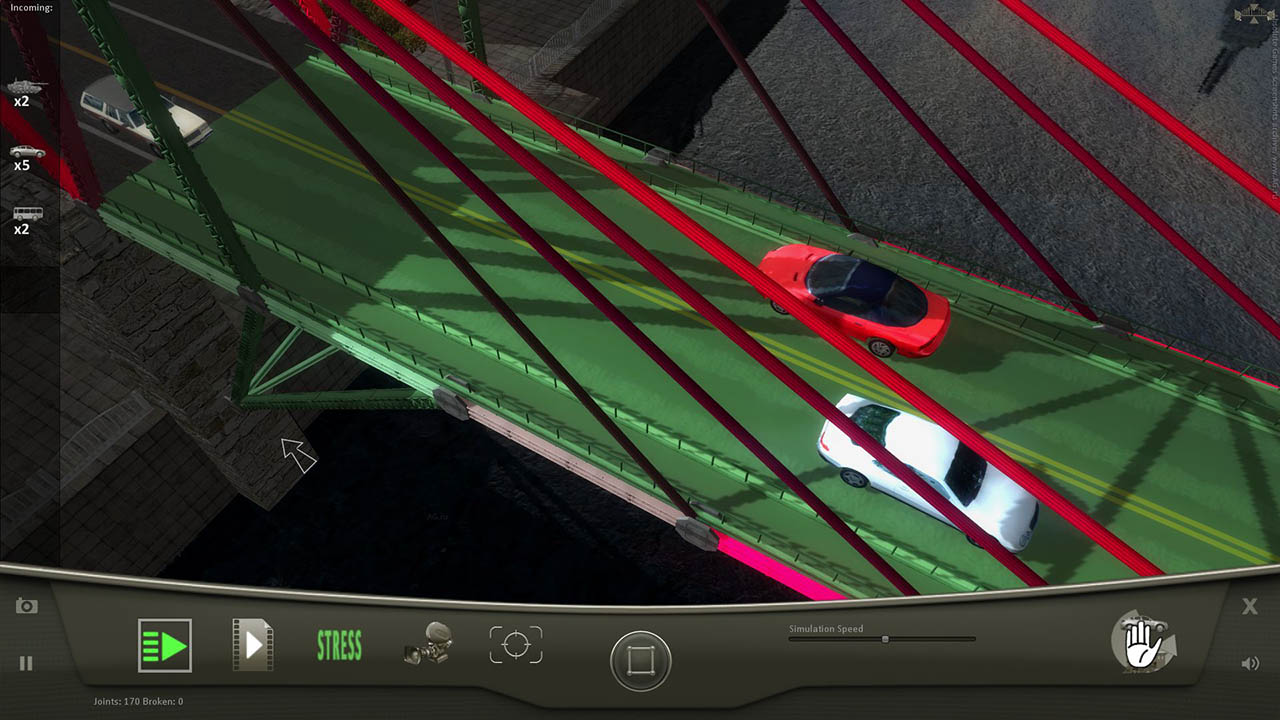1280x720 pixels.
Task: Pause the simulation with the pause icon
Action: coord(26,663)
